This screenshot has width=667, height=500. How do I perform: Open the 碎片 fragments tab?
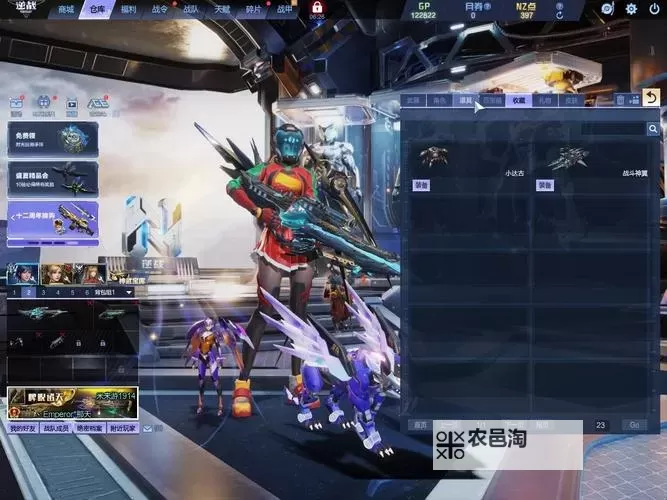coord(254,9)
